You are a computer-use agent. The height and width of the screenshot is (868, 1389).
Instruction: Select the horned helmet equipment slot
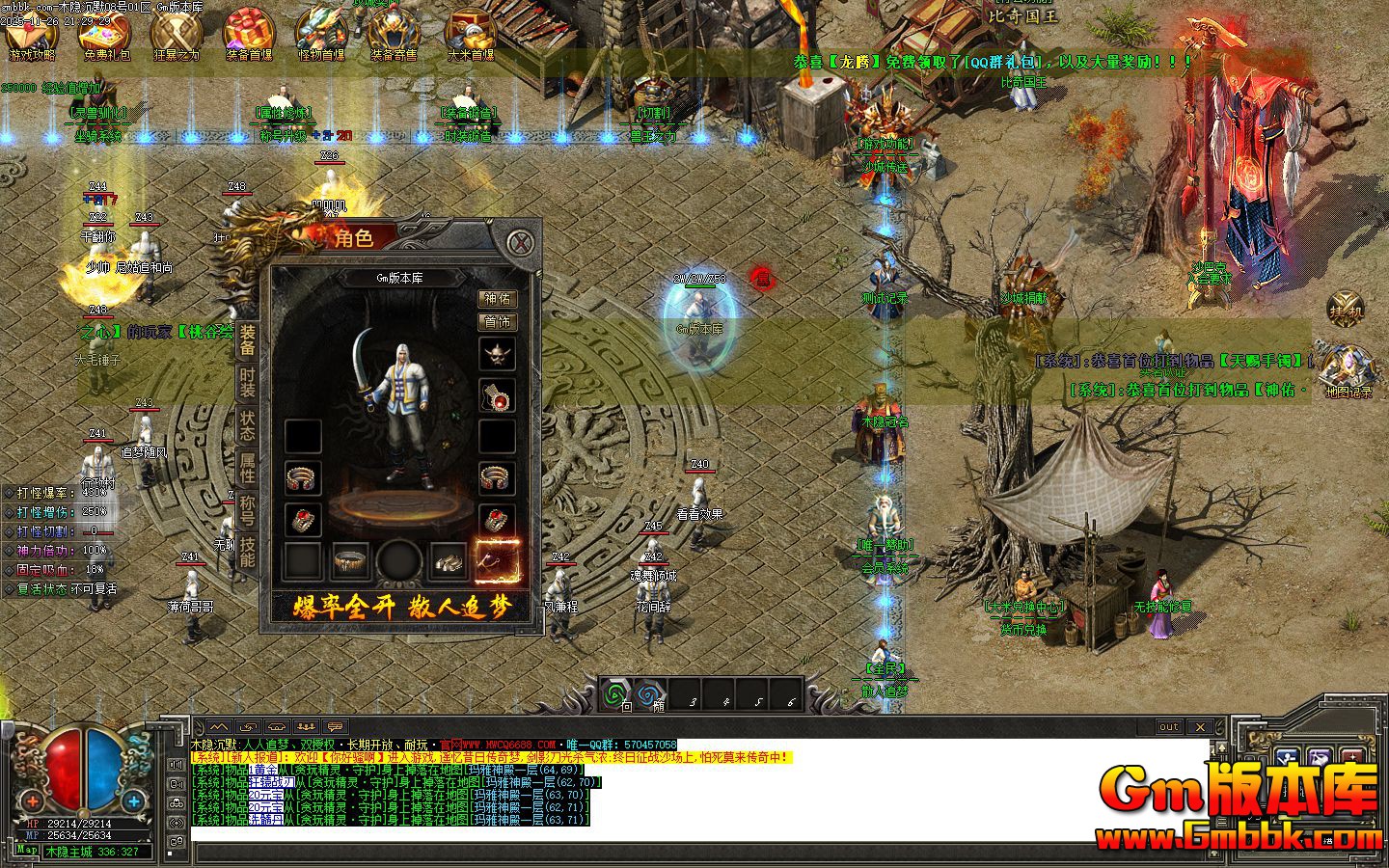pos(498,354)
